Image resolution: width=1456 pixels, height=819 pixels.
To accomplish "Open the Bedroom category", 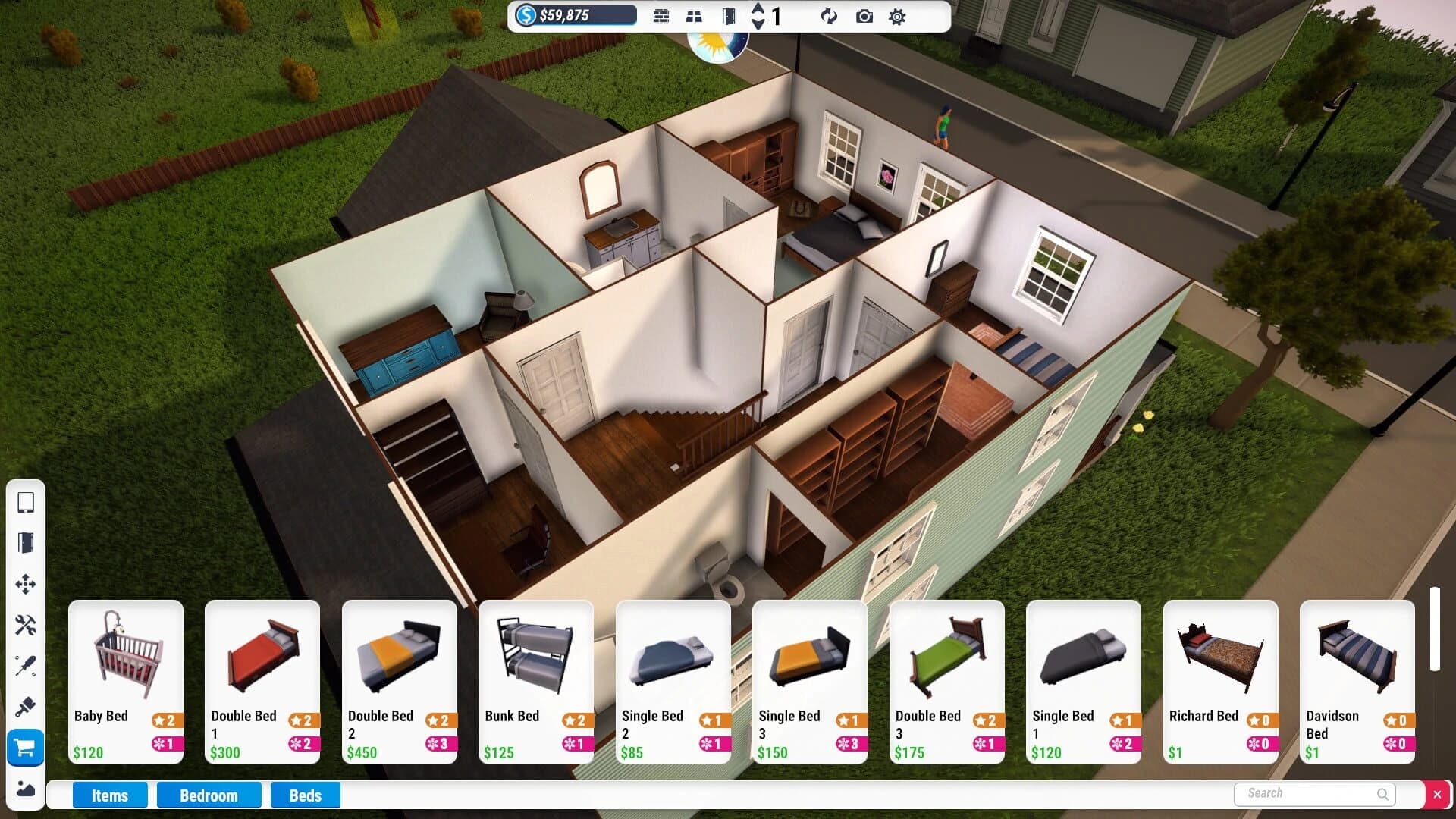I will [x=209, y=795].
